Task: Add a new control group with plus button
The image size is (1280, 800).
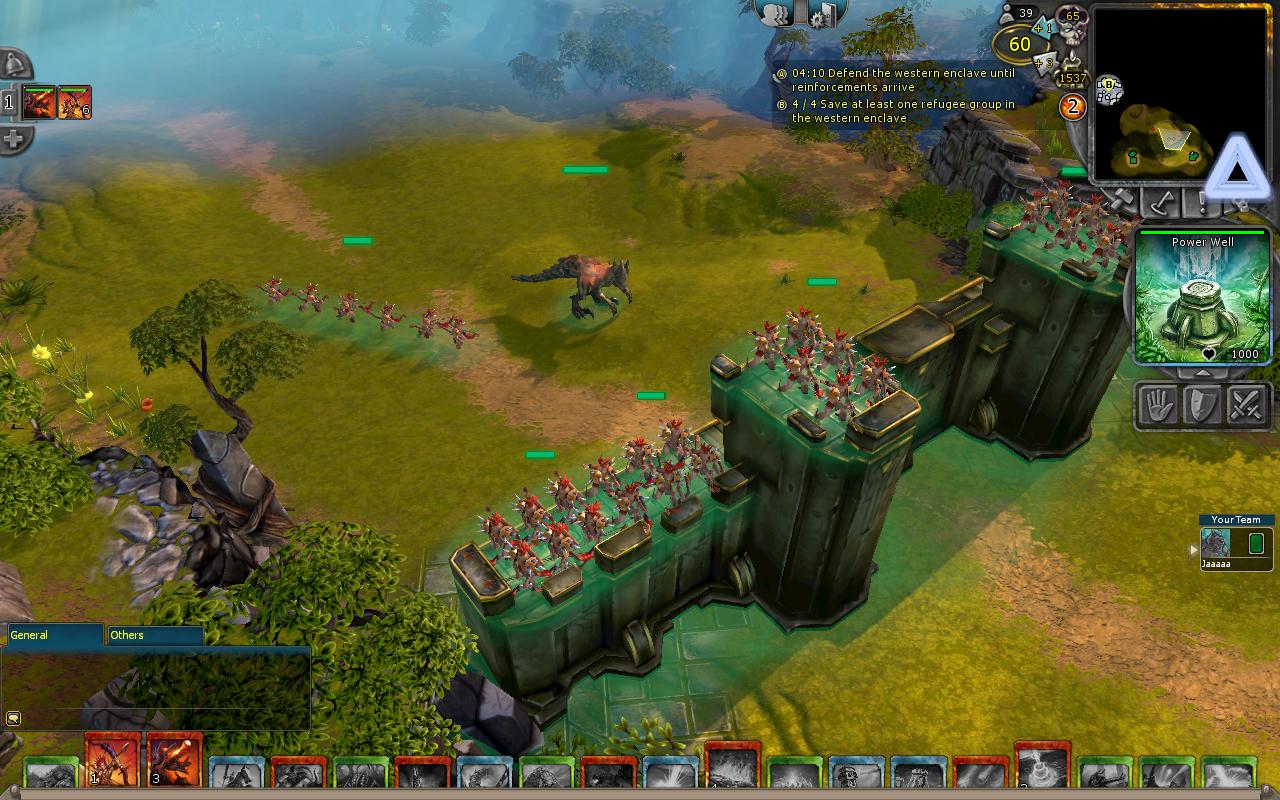Action: coord(14,139)
